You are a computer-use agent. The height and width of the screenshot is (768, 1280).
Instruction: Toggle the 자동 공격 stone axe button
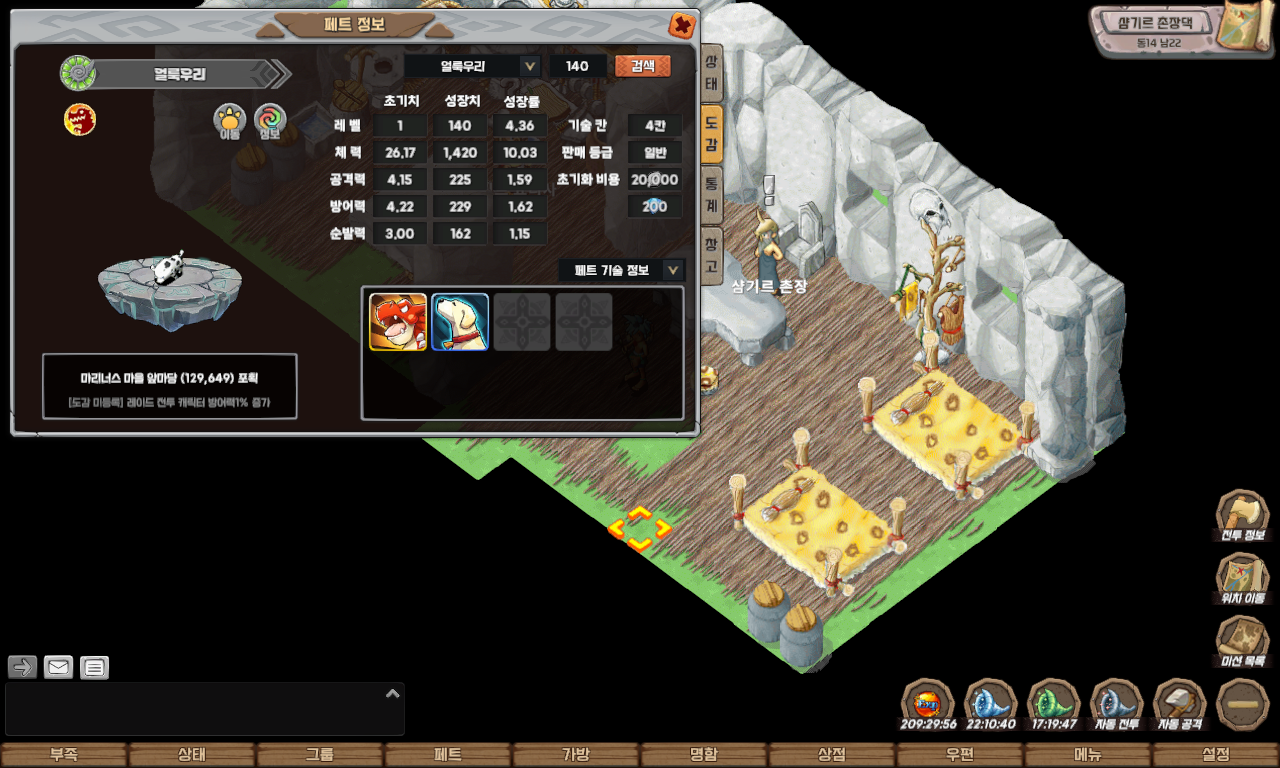1180,704
